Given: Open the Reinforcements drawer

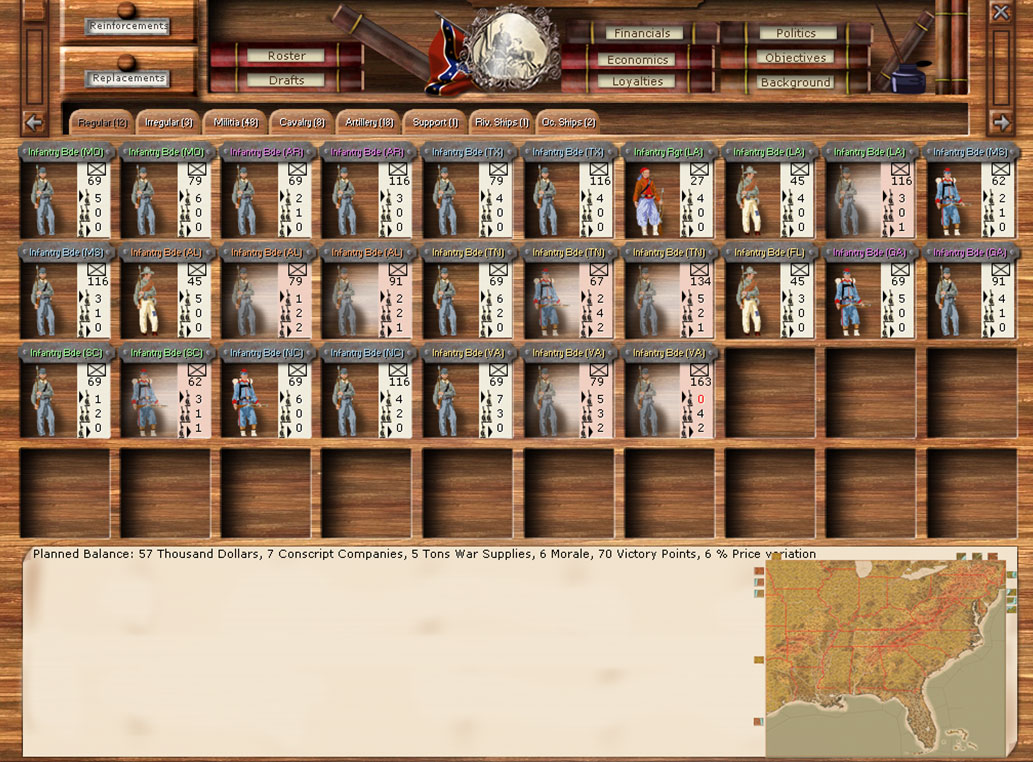Looking at the screenshot, I should point(126,26).
